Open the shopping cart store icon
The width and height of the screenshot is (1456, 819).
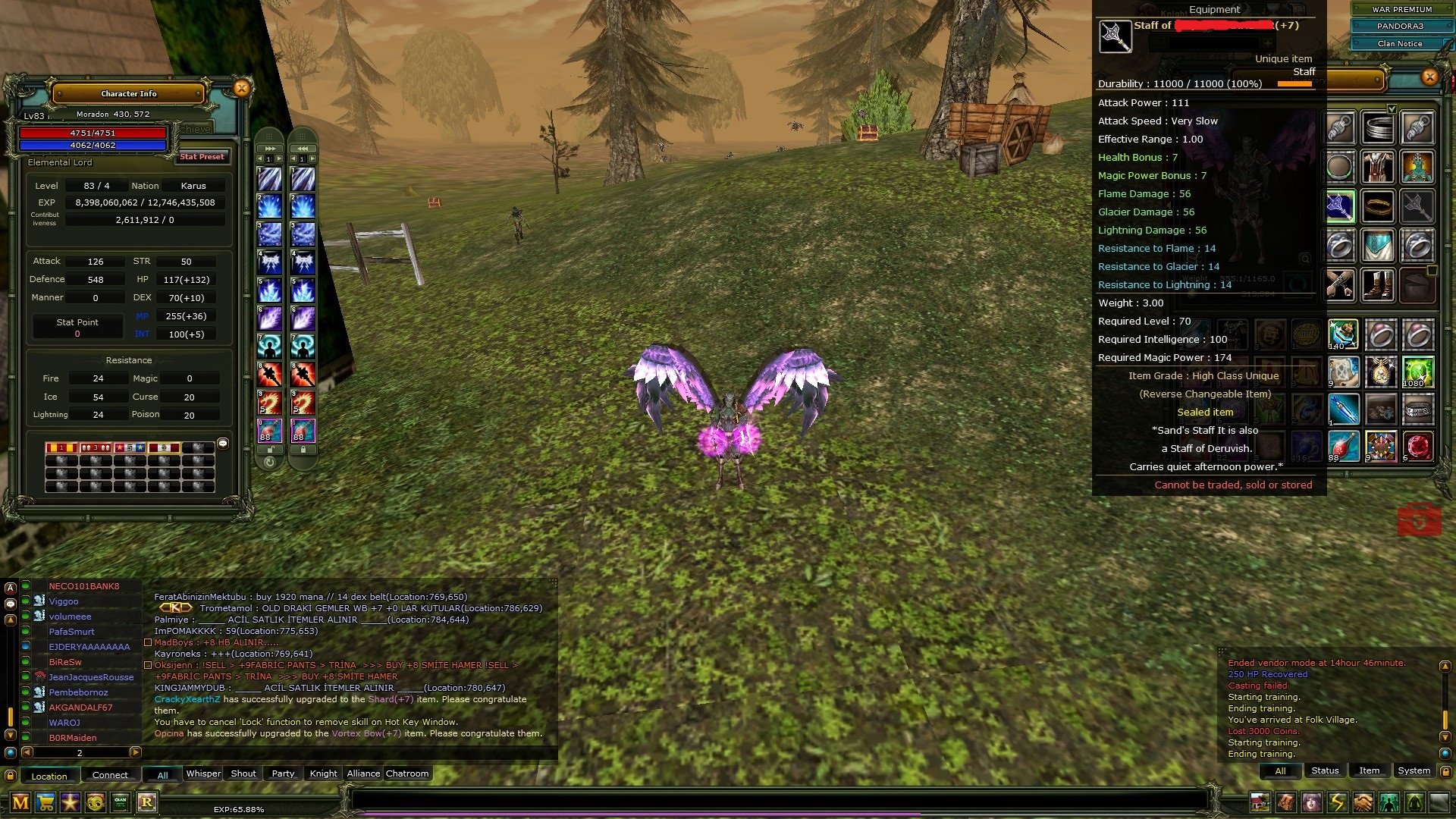[x=45, y=802]
